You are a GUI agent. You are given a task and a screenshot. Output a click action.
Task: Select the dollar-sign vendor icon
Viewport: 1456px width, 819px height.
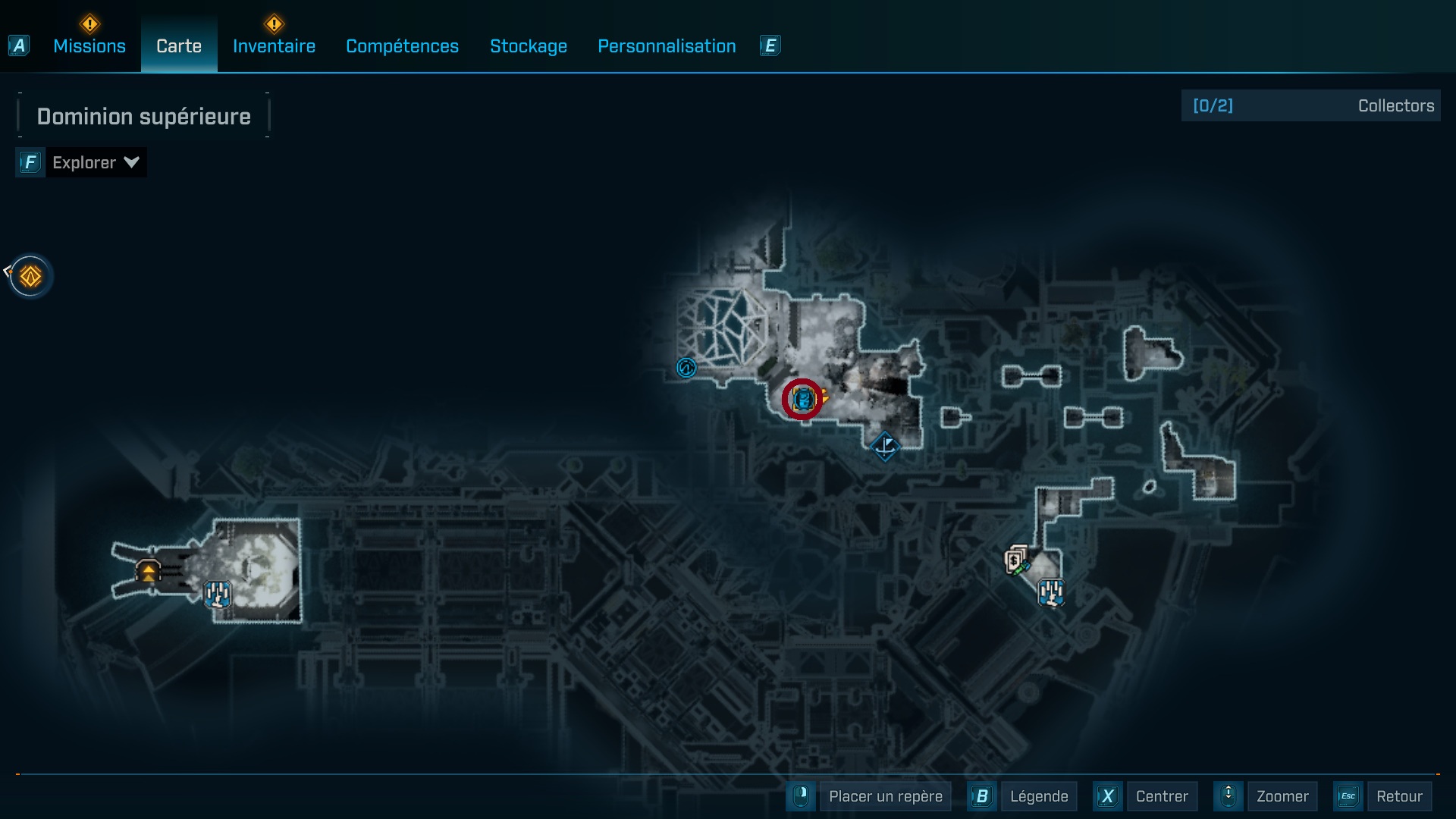click(1014, 560)
